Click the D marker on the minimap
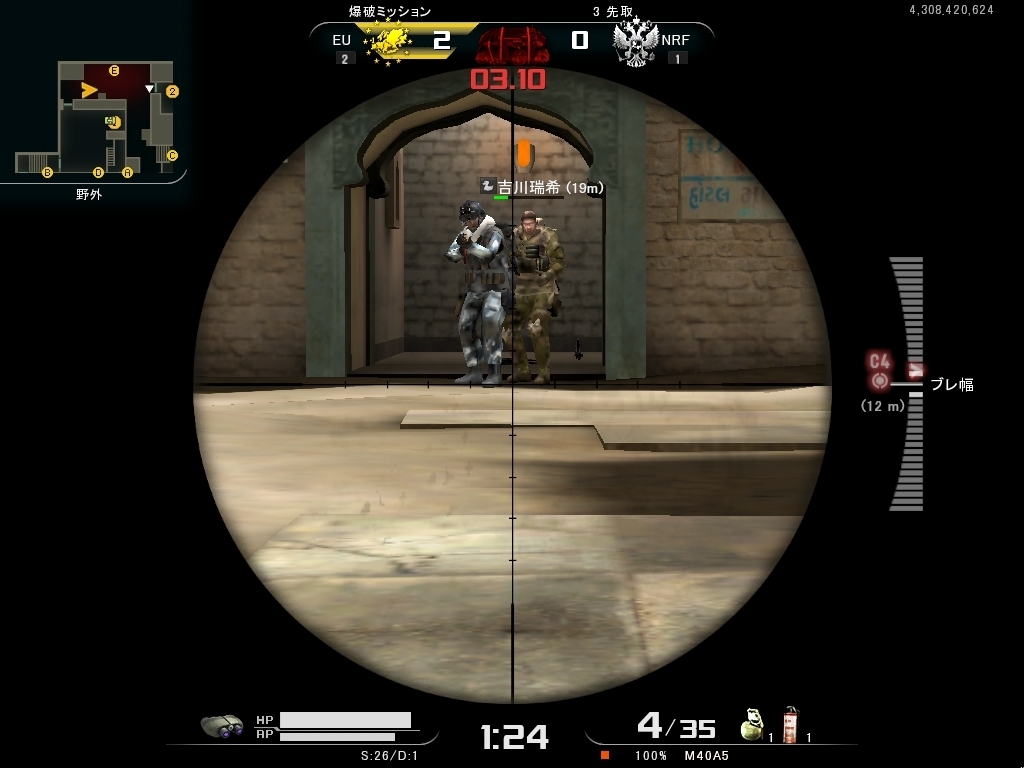The width and height of the screenshot is (1024, 768). pyautogui.click(x=98, y=173)
